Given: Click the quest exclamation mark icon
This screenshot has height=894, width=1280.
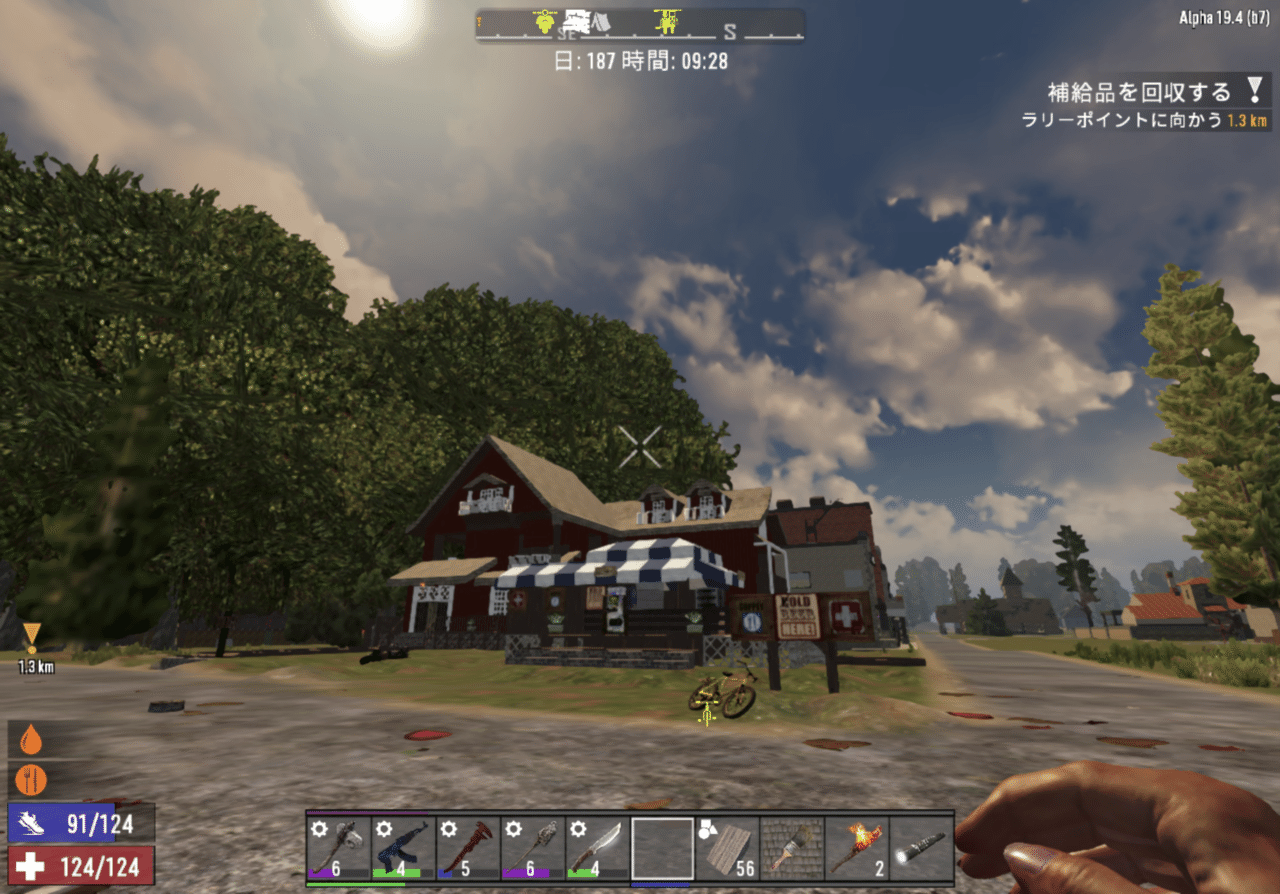Looking at the screenshot, I should click(1255, 92).
